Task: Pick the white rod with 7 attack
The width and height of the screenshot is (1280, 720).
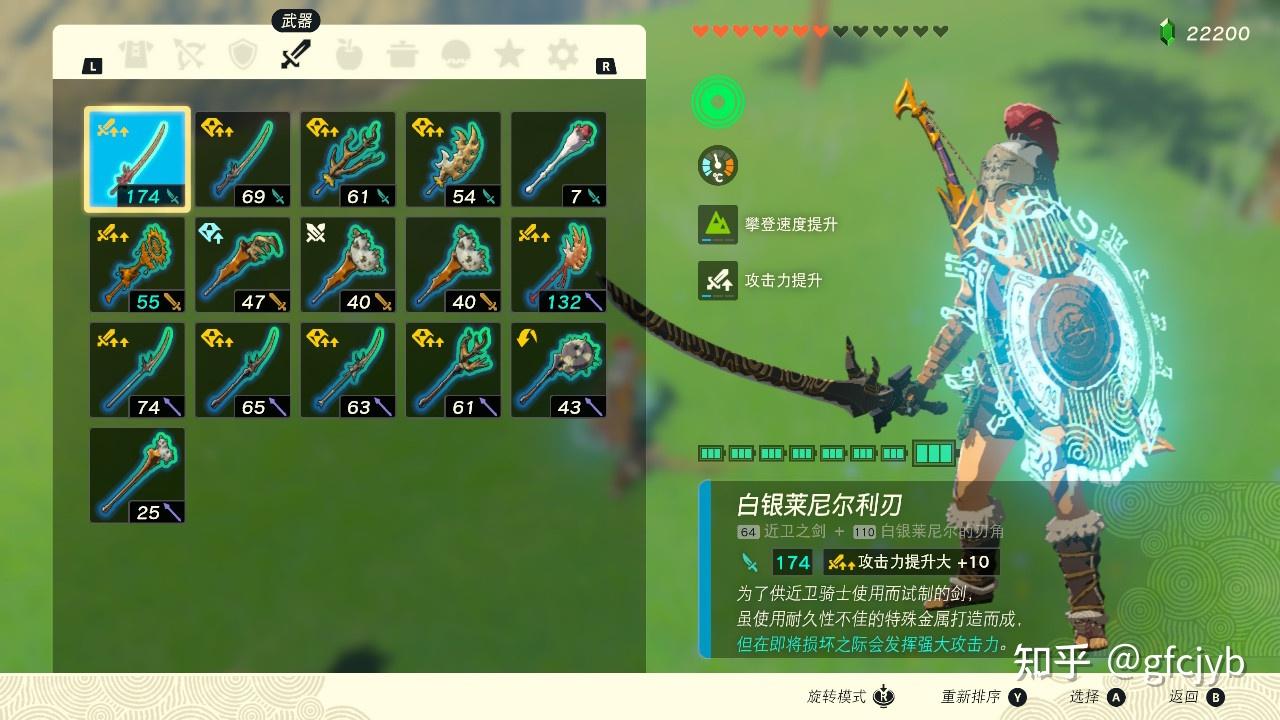Action: (x=559, y=160)
